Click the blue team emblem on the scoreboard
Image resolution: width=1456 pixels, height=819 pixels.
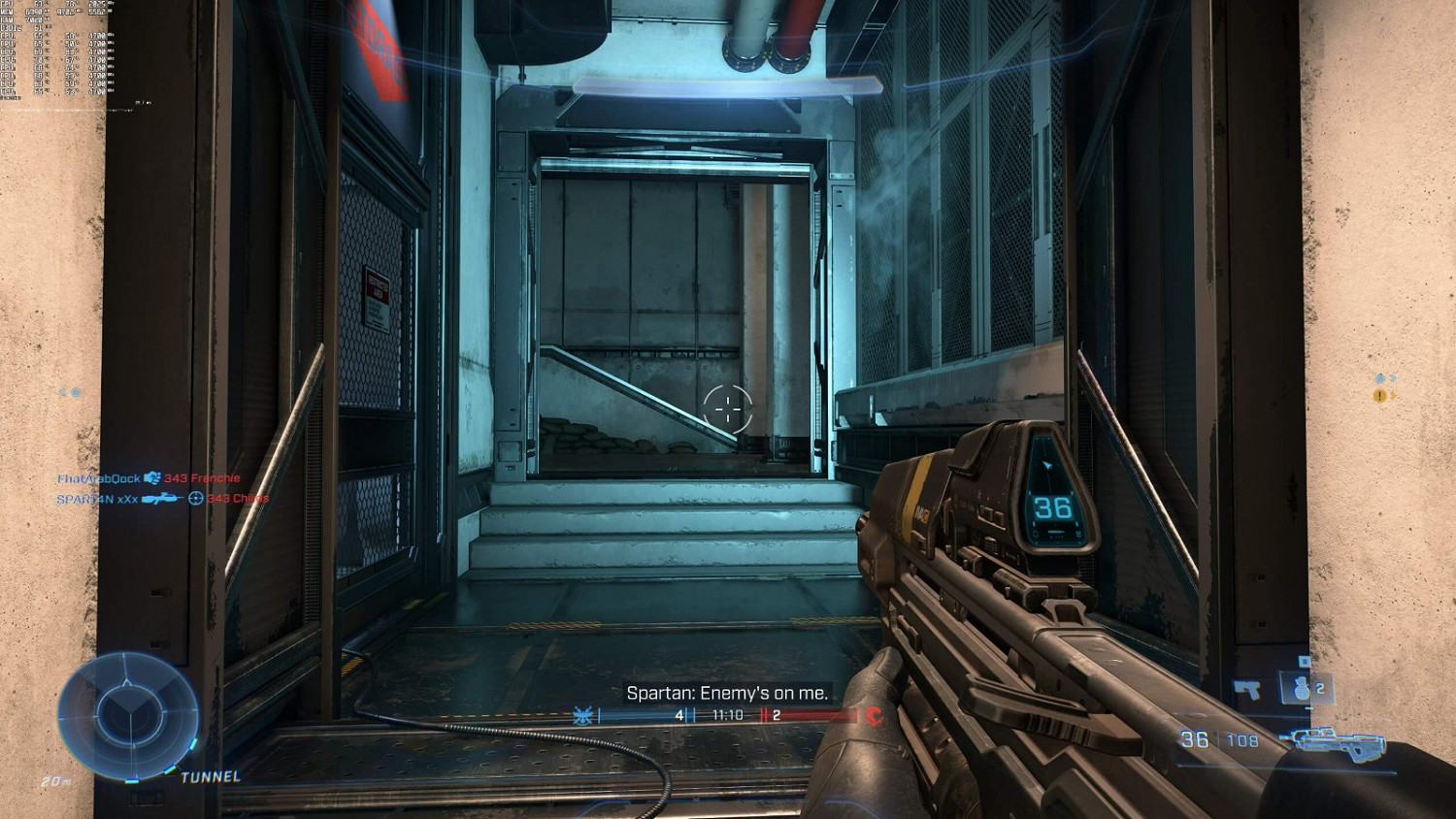[582, 715]
